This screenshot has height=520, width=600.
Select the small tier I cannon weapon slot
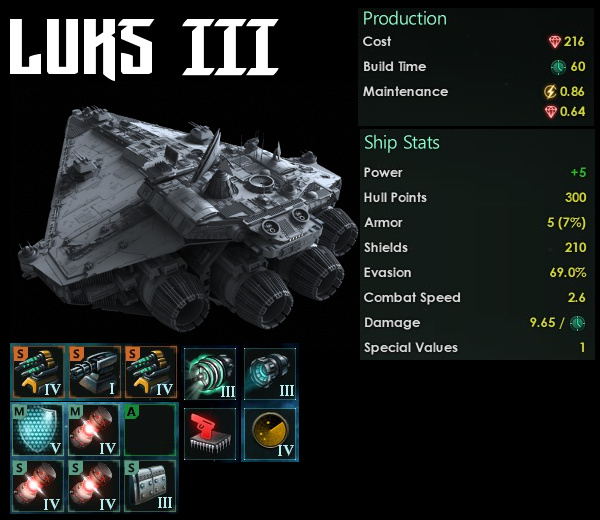point(95,372)
